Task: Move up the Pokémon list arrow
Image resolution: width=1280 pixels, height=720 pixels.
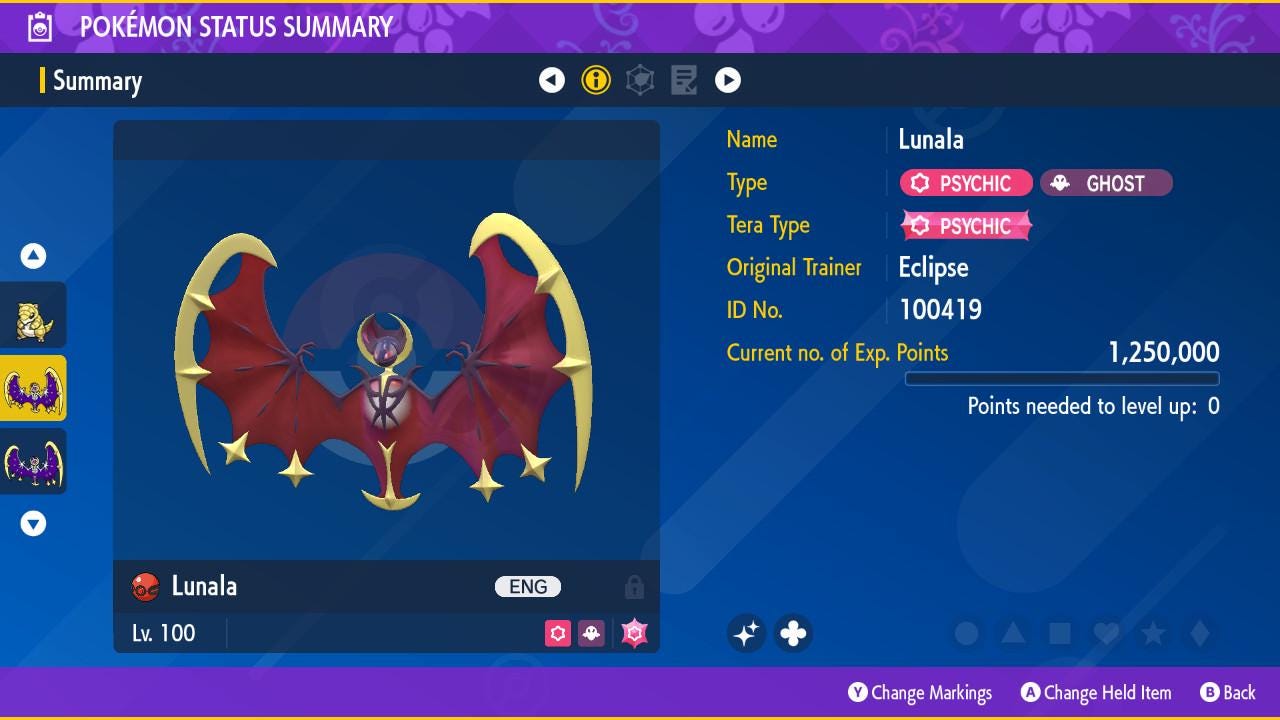Action: pos(33,257)
